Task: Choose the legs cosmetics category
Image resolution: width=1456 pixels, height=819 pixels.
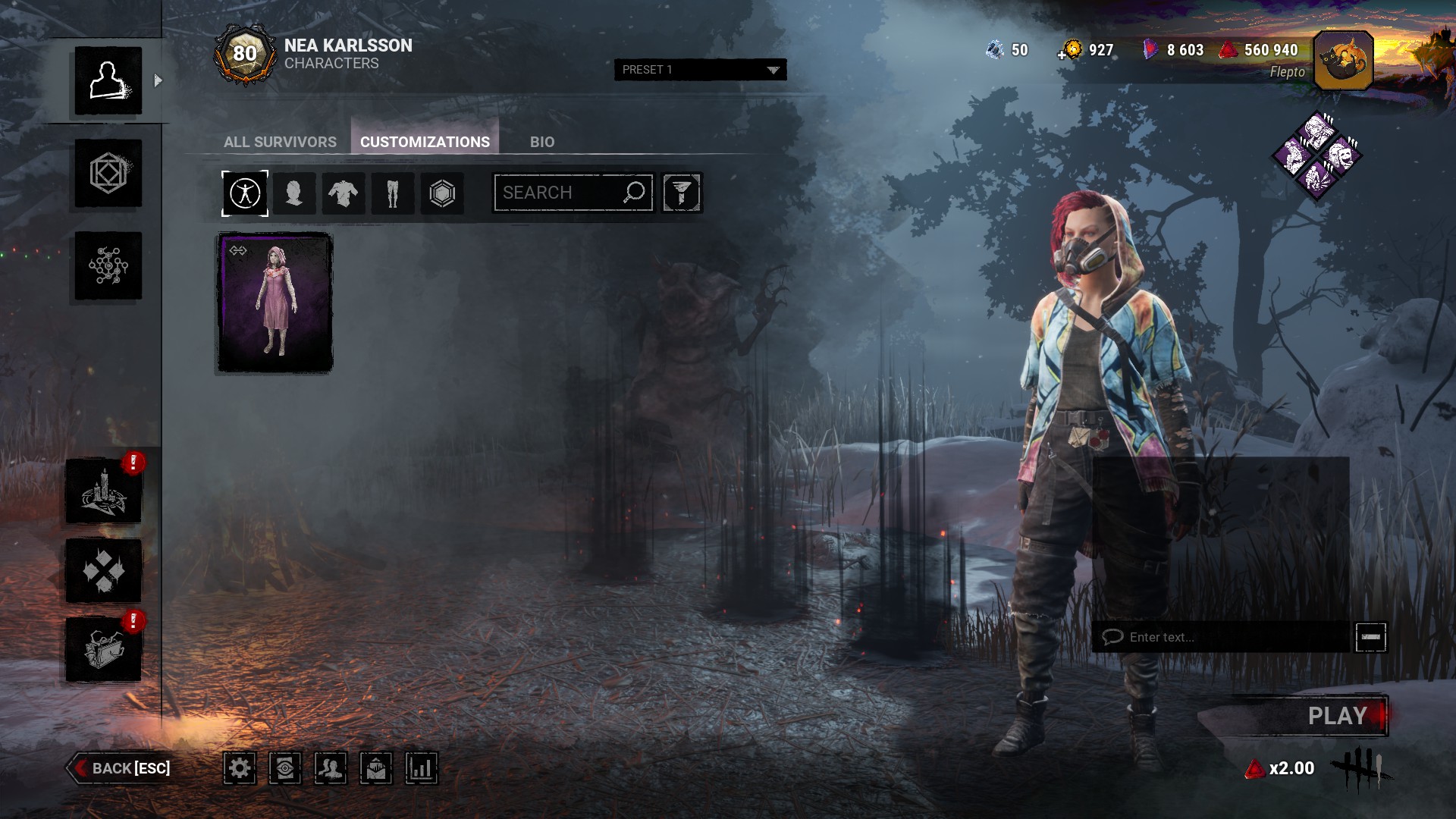Action: pos(393,193)
